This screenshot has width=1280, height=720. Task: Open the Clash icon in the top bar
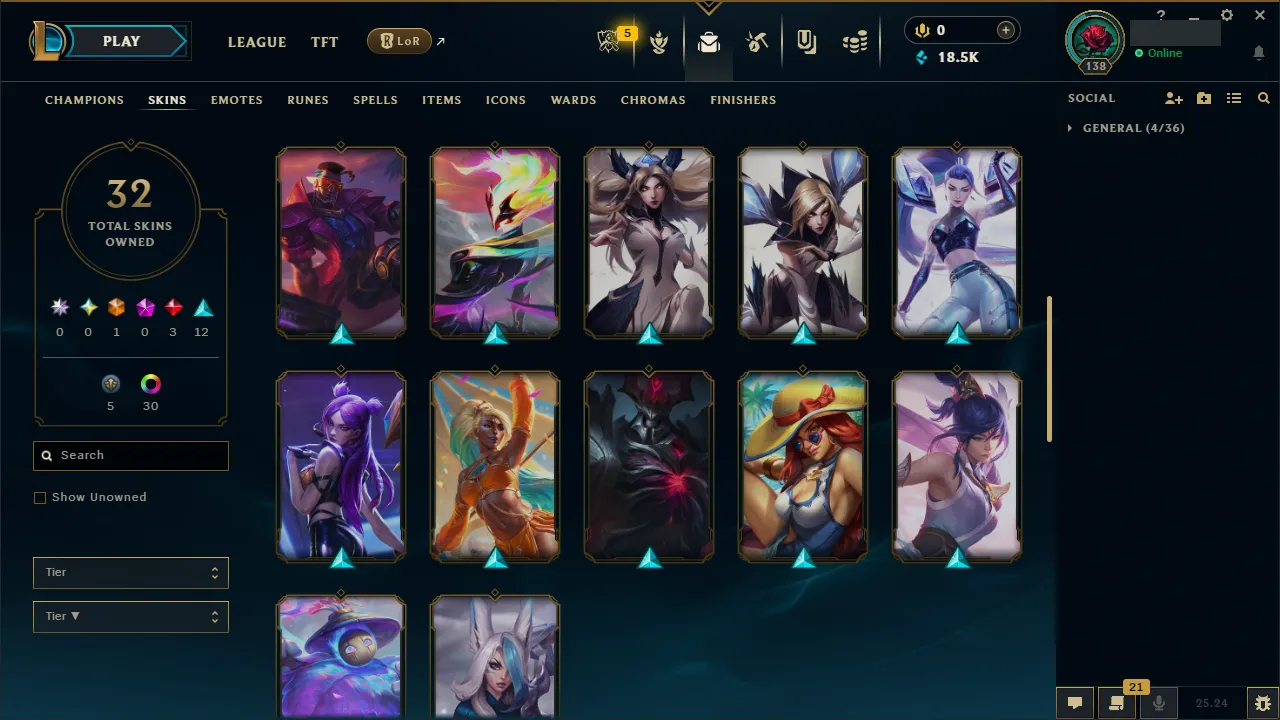click(659, 42)
